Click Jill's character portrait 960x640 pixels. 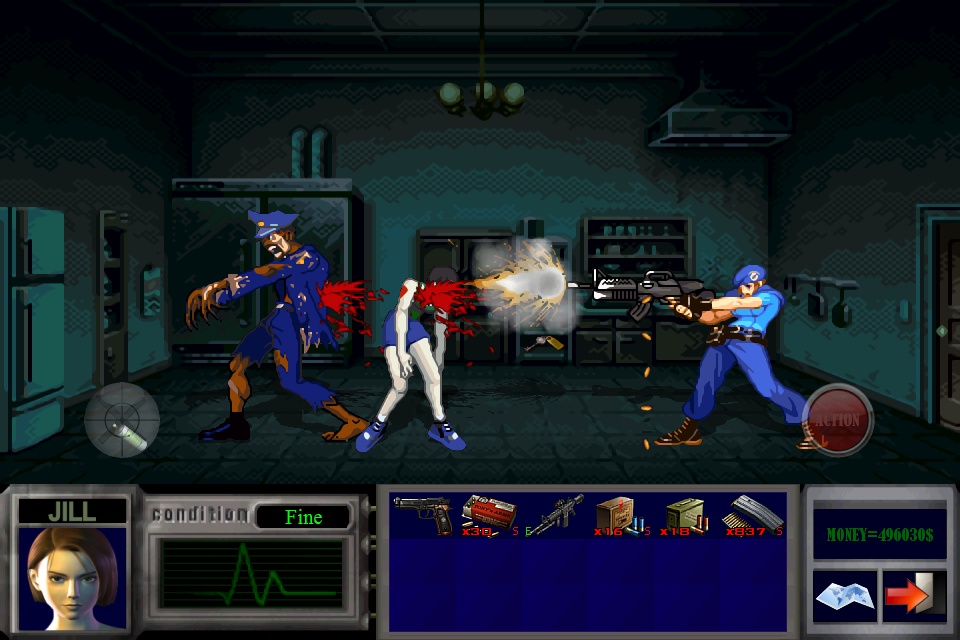click(x=72, y=577)
